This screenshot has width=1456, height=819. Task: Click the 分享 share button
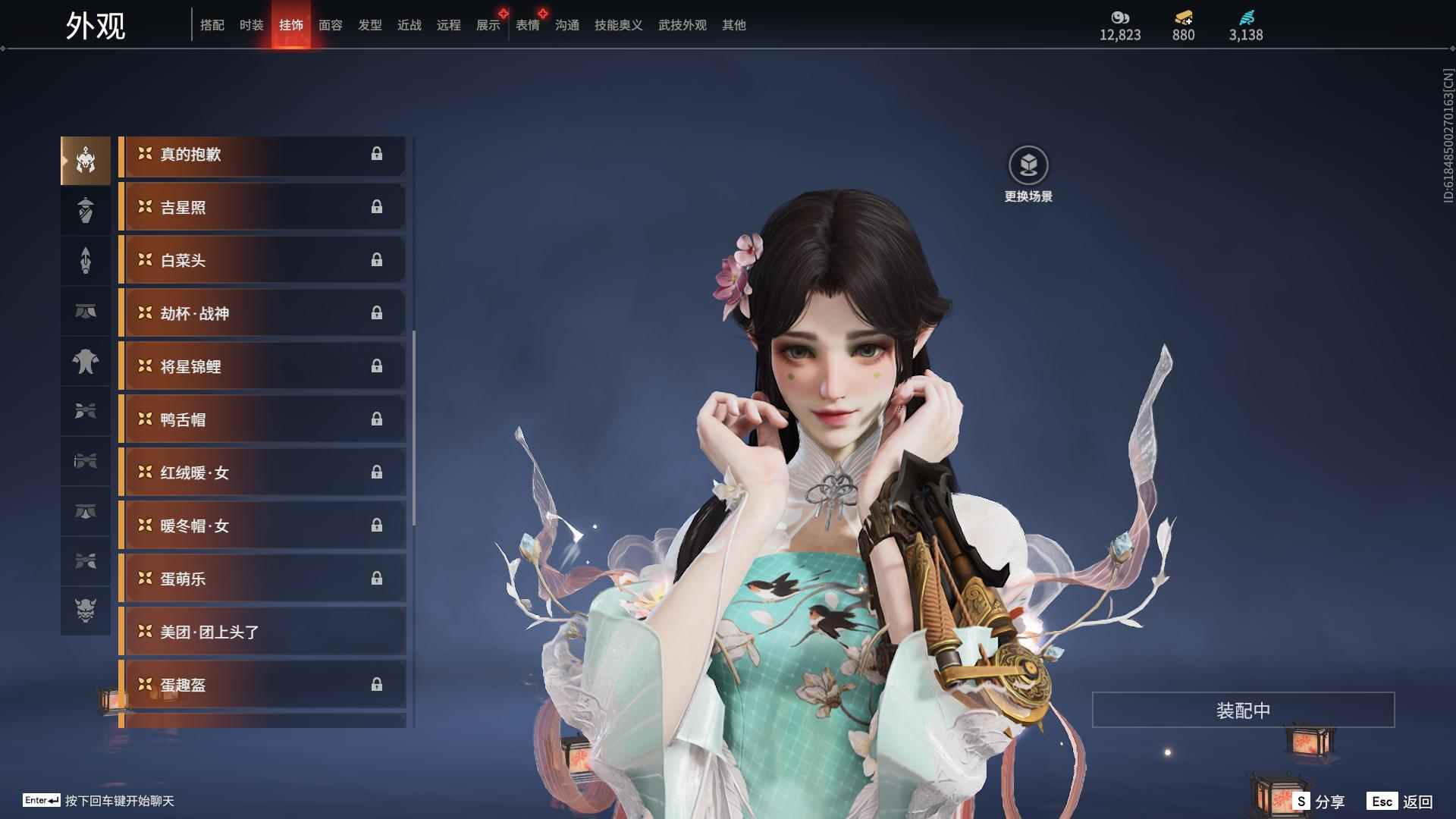click(x=1323, y=800)
